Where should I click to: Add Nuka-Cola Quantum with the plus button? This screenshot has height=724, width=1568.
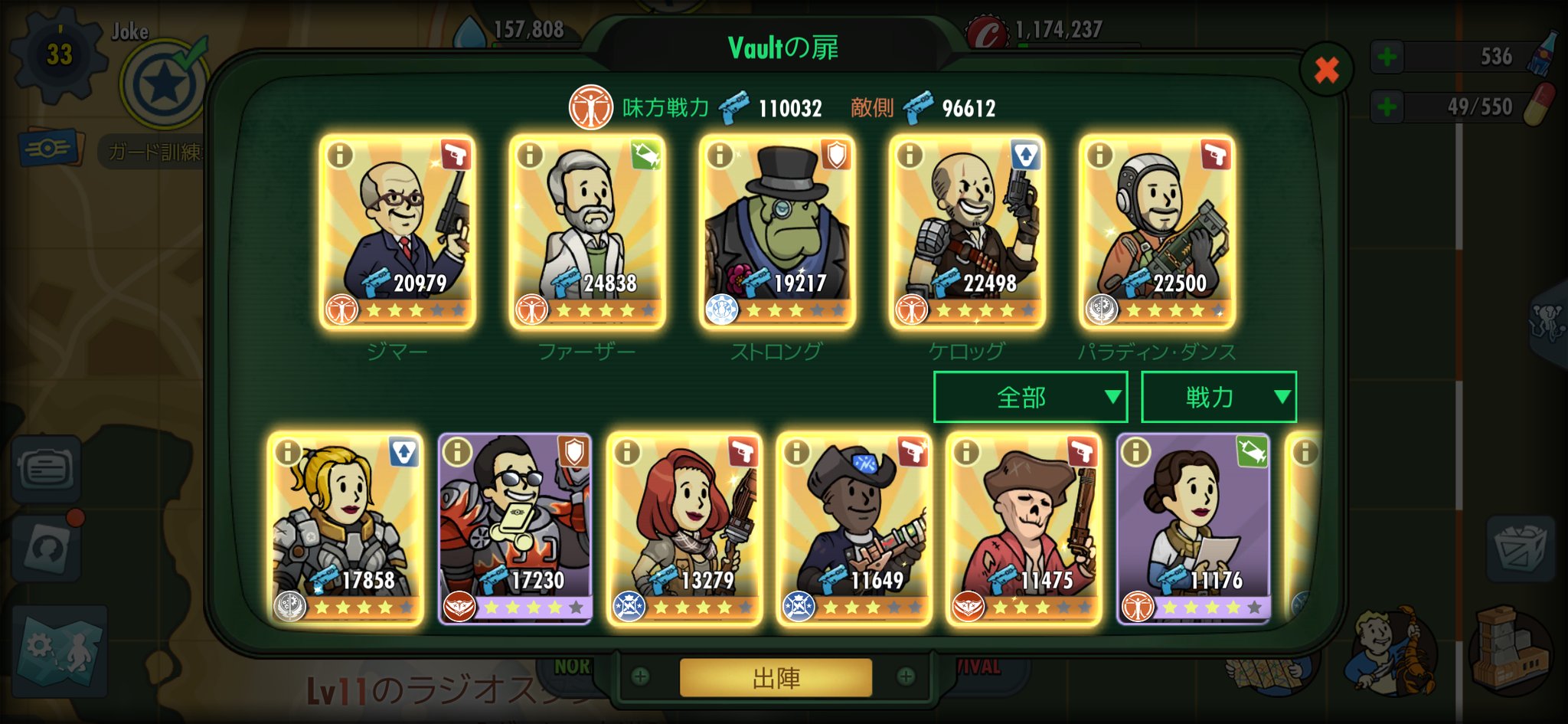tap(1387, 57)
